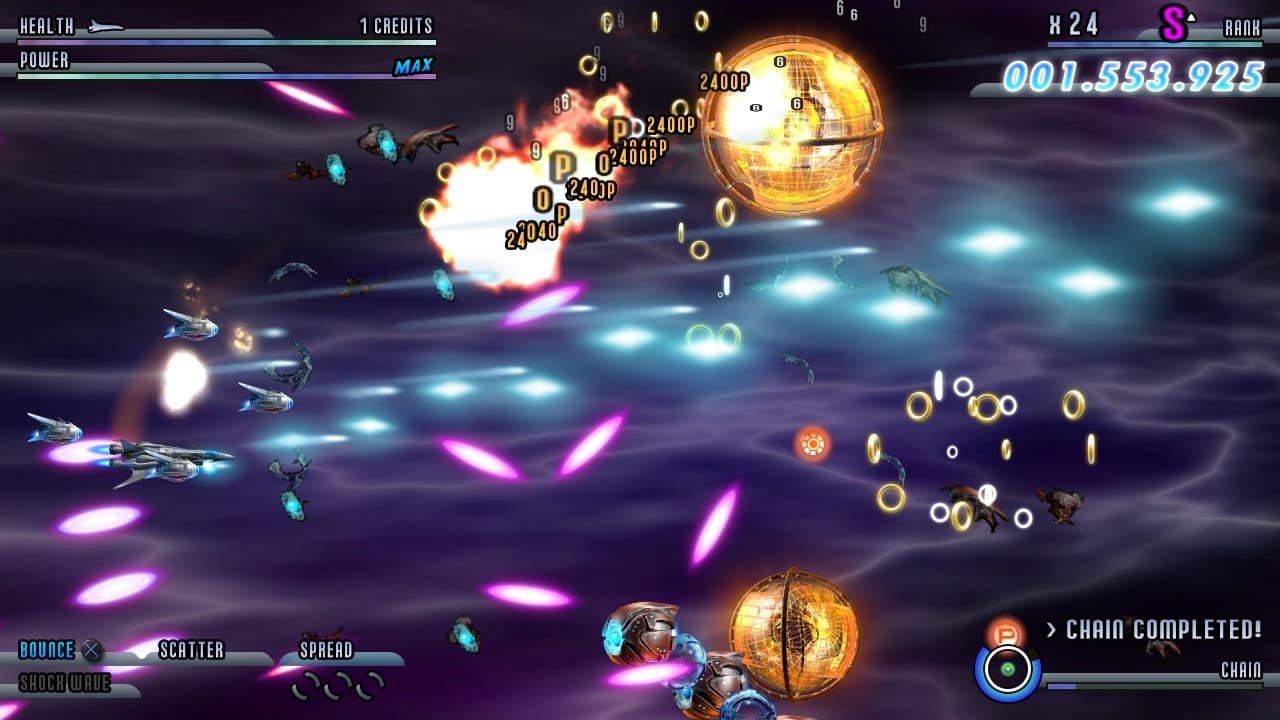Viewport: 1280px width, 720px height.
Task: Select the glowing orange orb pickup
Action: tap(812, 442)
